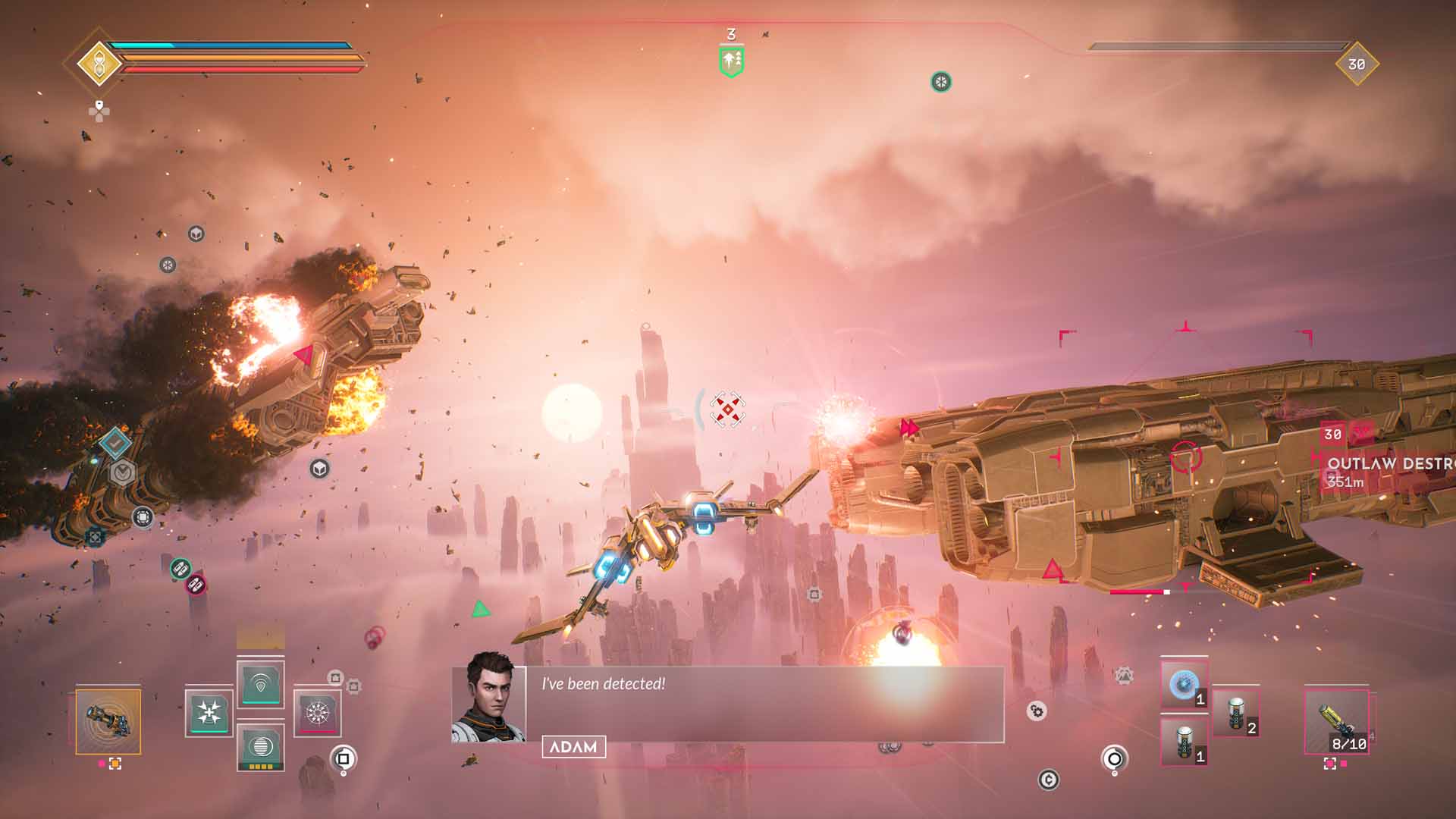Viewport: 1456px width, 819px height.
Task: Activate the four-arrow device icon
Action: [x=209, y=713]
